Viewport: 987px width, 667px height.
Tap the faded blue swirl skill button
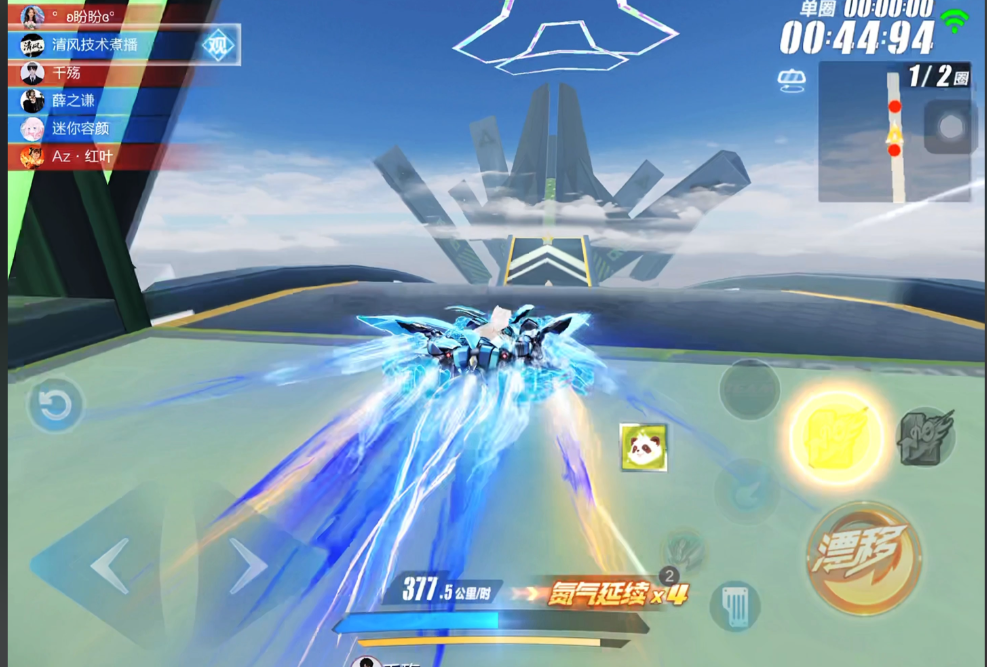(x=747, y=490)
